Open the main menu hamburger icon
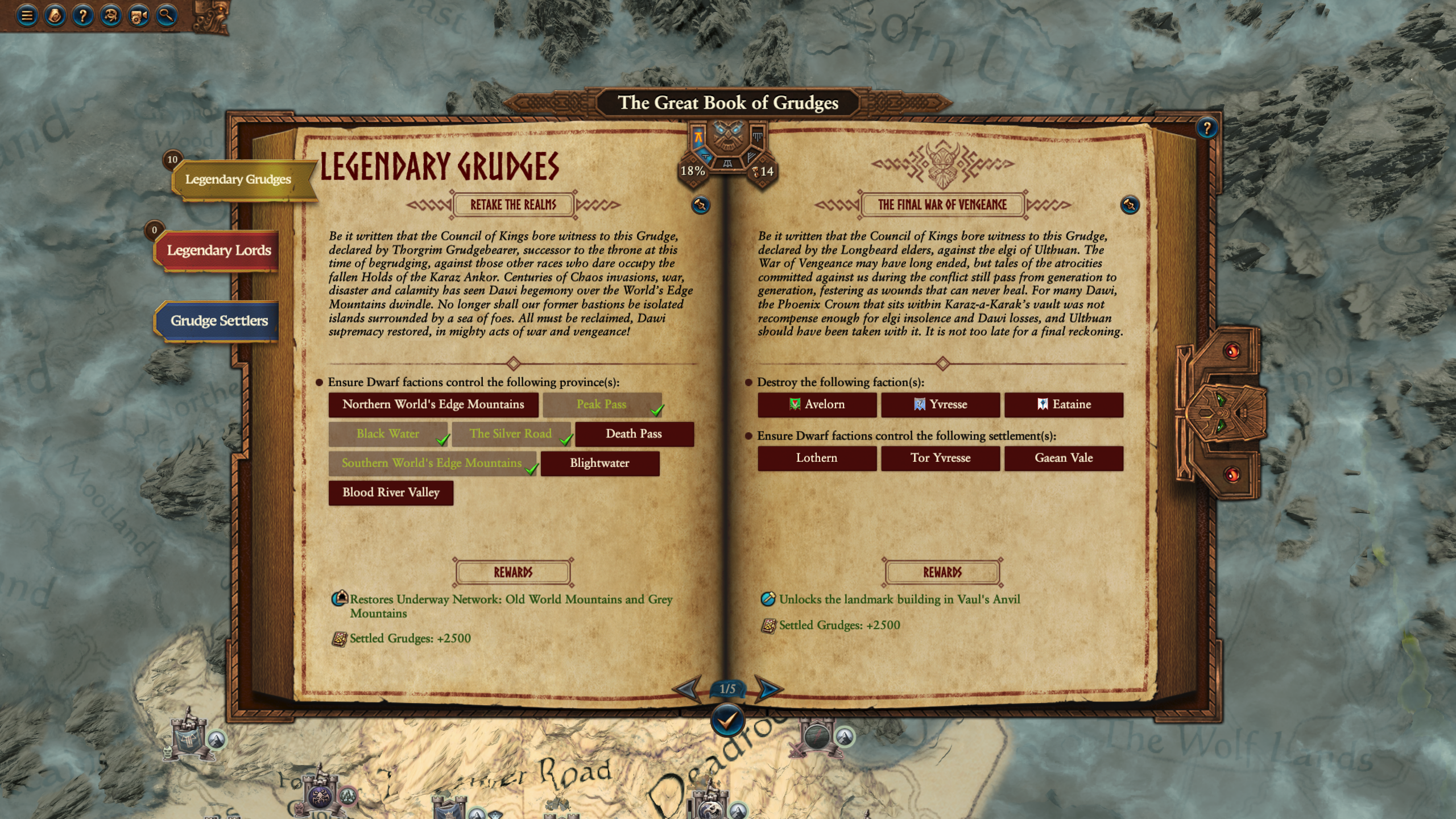The height and width of the screenshot is (819, 1456). pos(27,16)
